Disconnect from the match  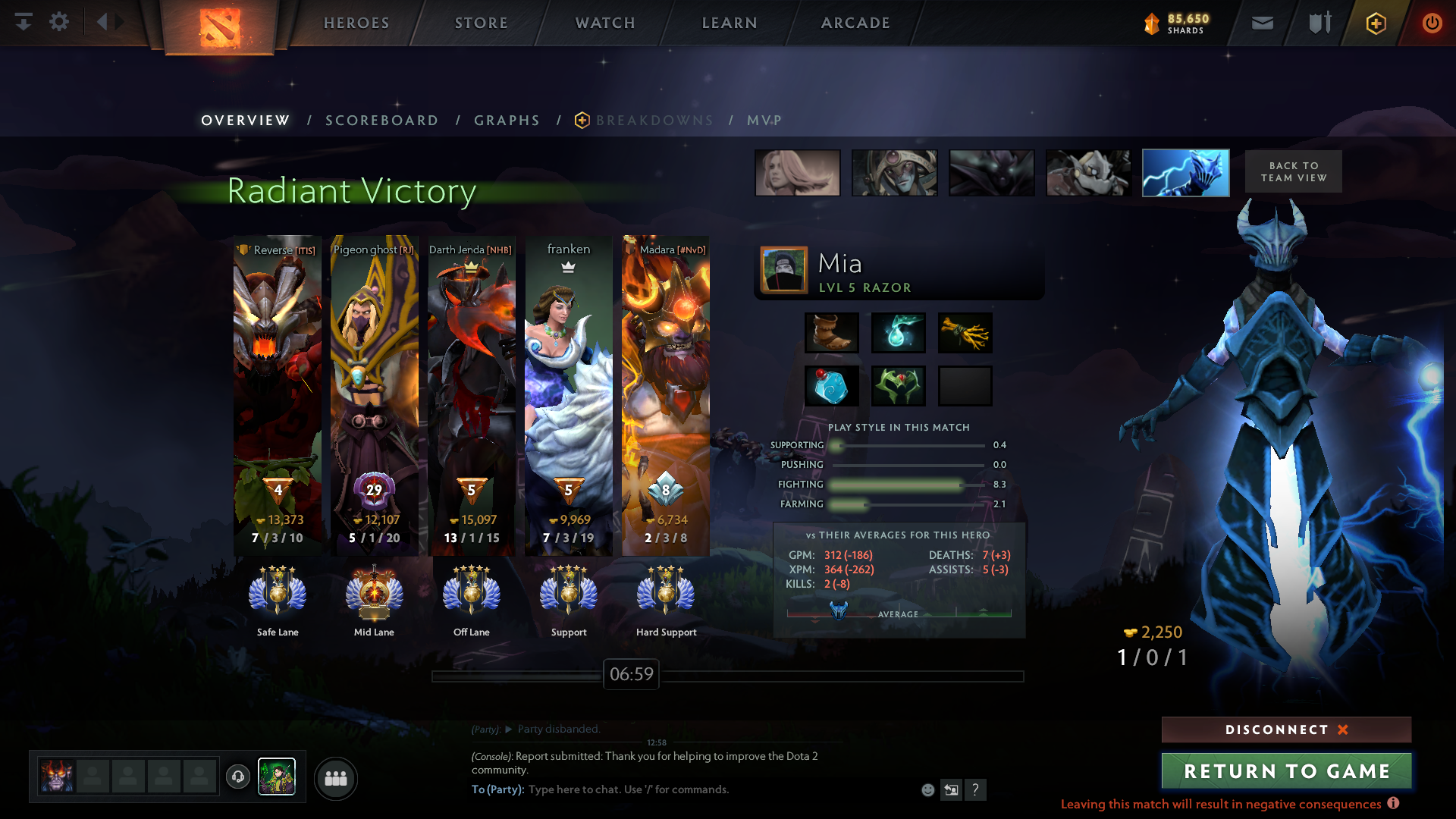click(1286, 730)
